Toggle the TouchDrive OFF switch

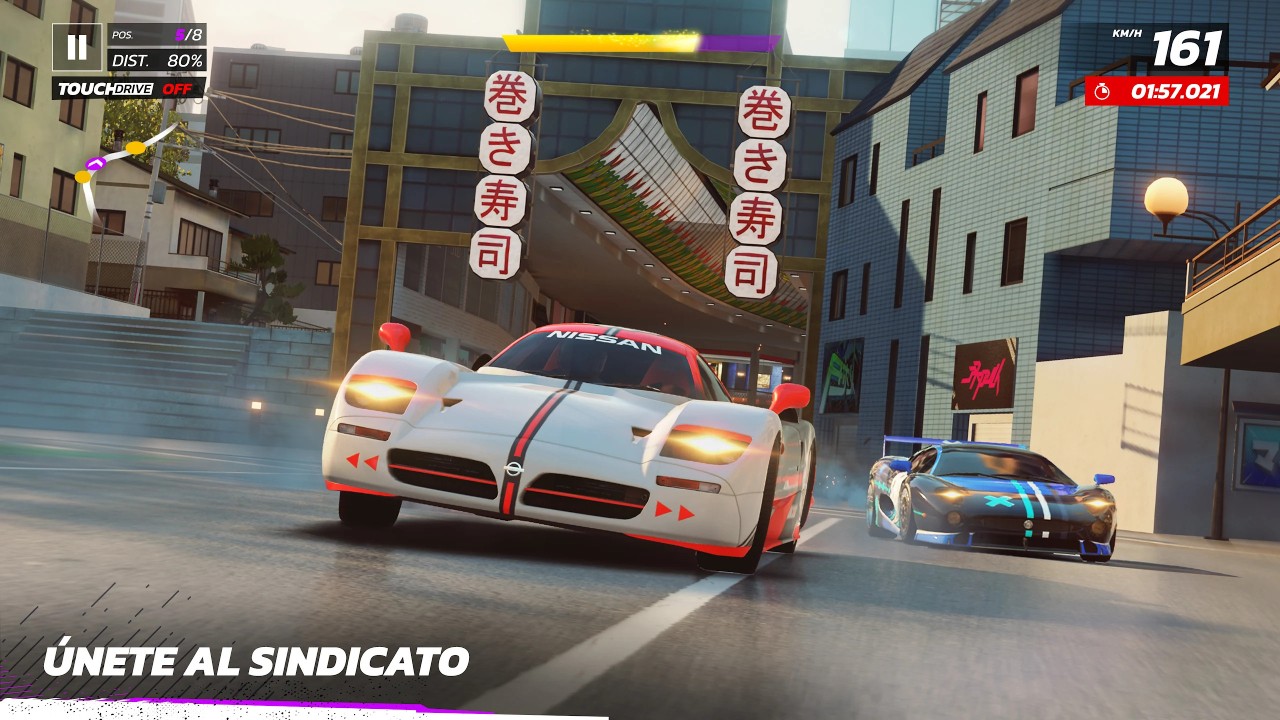pyautogui.click(x=128, y=89)
